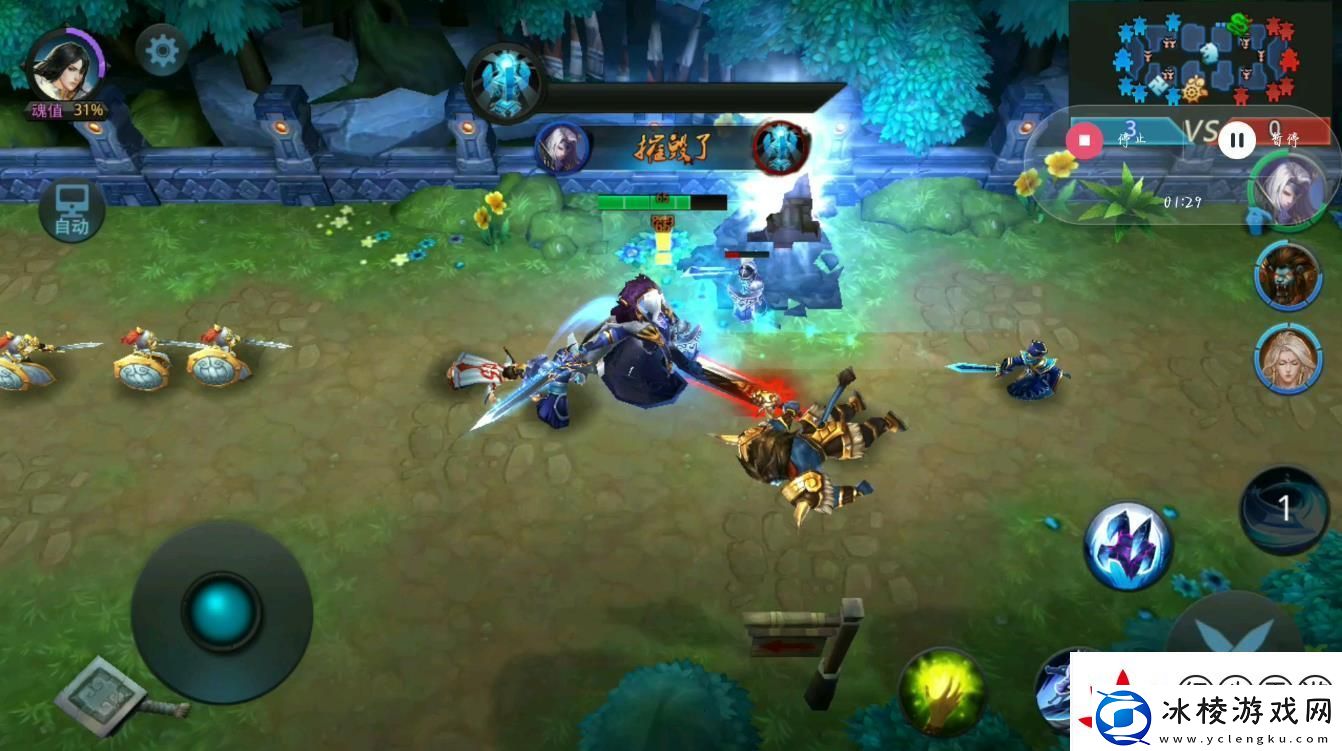Open the battlefield minimap

pos(1203,58)
